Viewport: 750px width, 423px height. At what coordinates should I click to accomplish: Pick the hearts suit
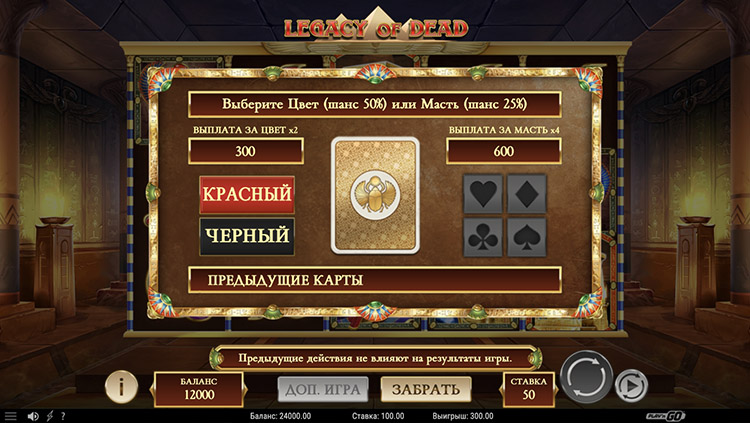click(483, 194)
